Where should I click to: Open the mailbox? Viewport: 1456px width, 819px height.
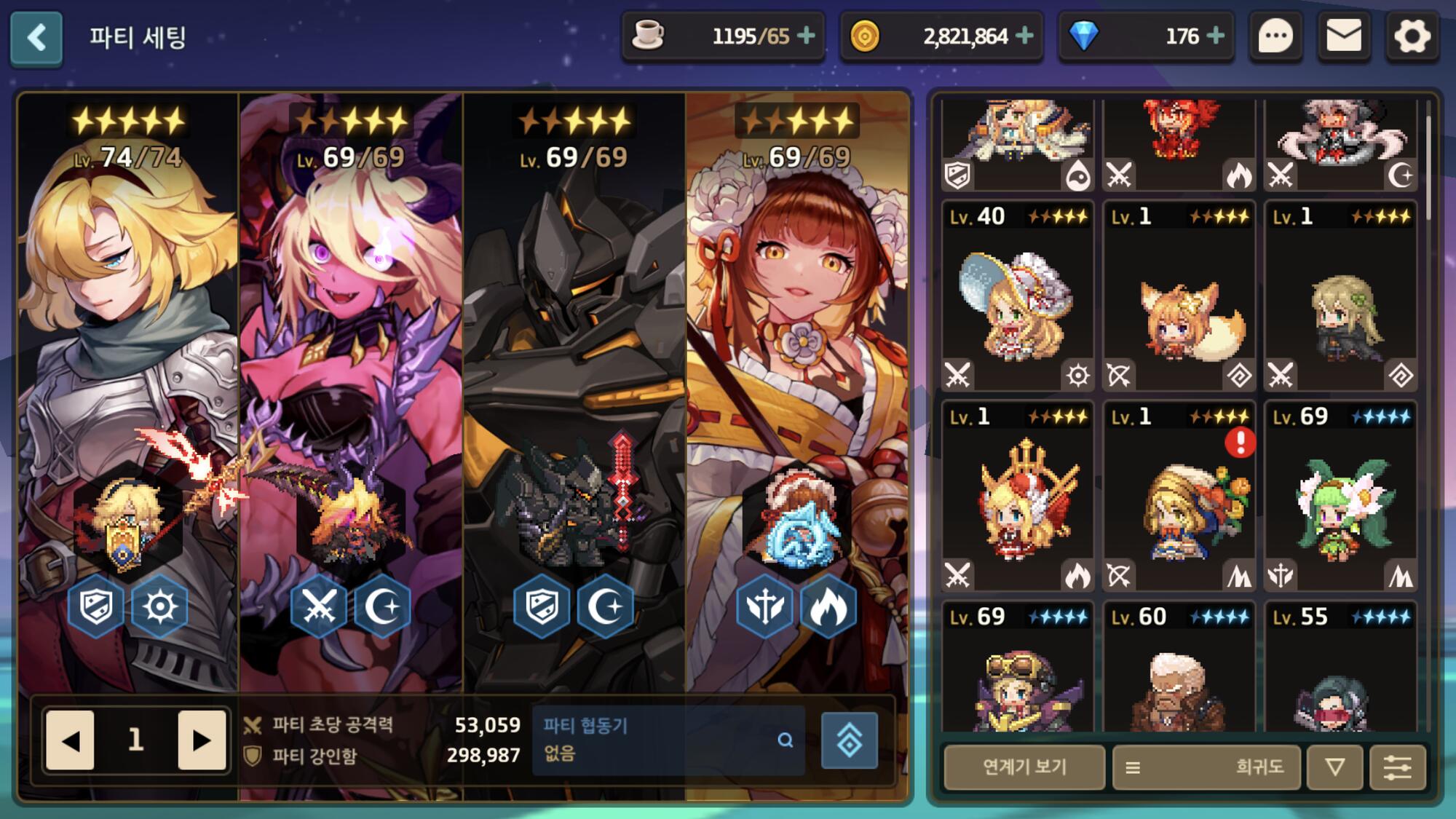[x=1344, y=36]
